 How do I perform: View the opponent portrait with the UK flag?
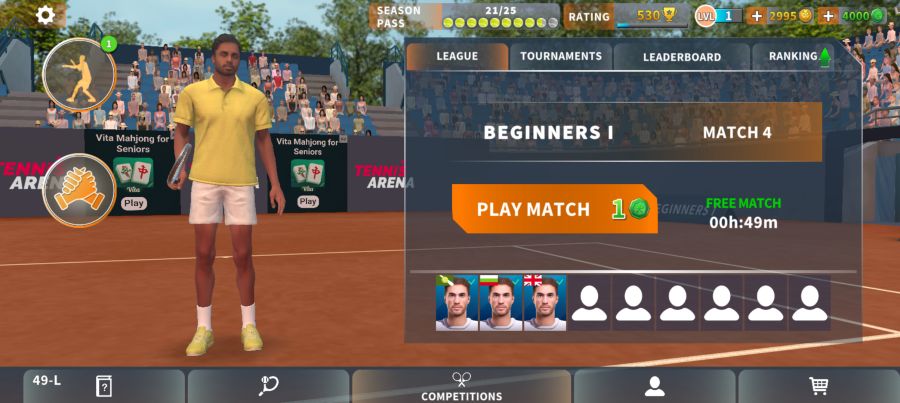coord(545,303)
